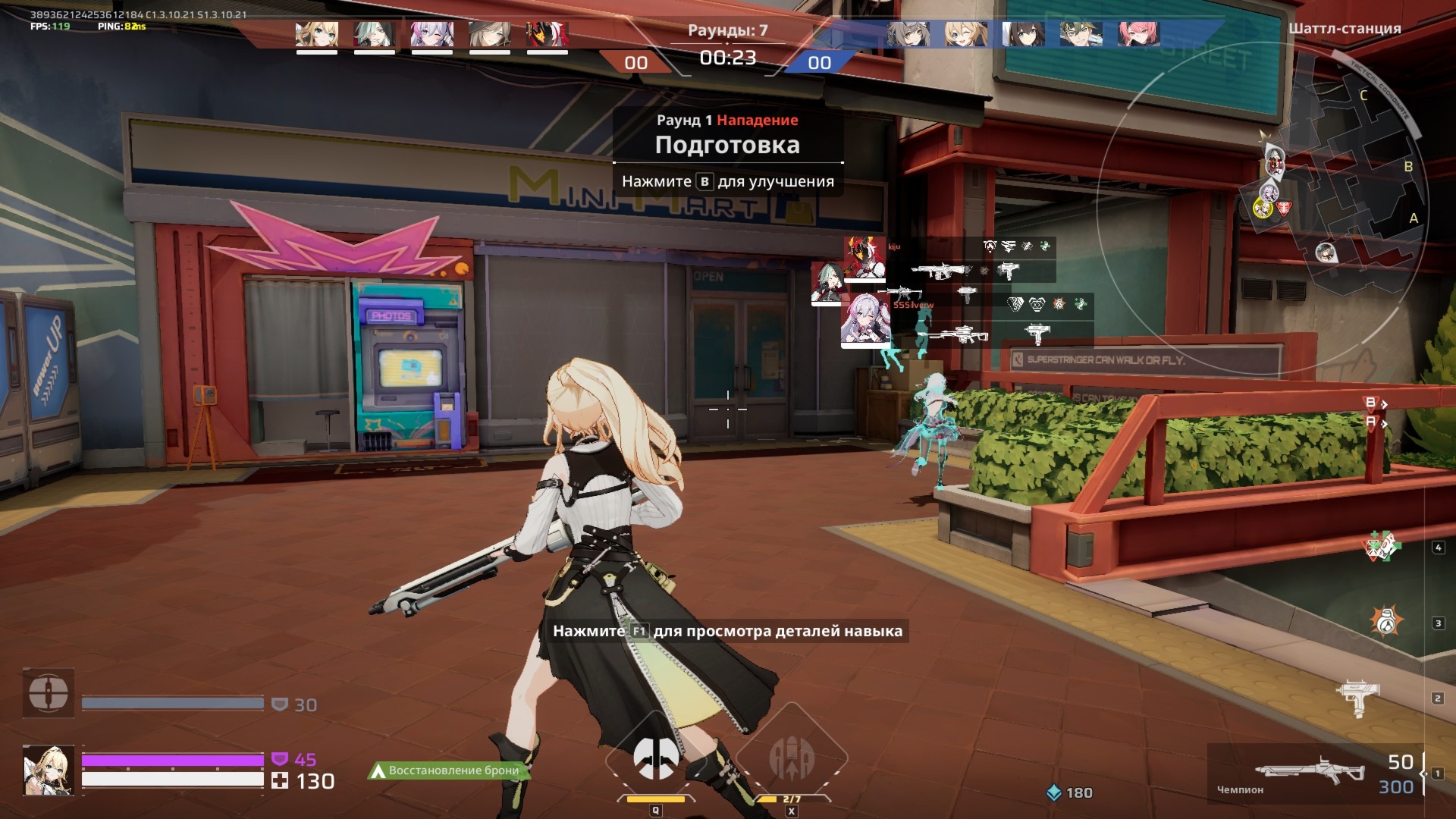Pick the winking white-haired teammate in top bar
This screenshot has height=819, width=1456.
(x=431, y=34)
